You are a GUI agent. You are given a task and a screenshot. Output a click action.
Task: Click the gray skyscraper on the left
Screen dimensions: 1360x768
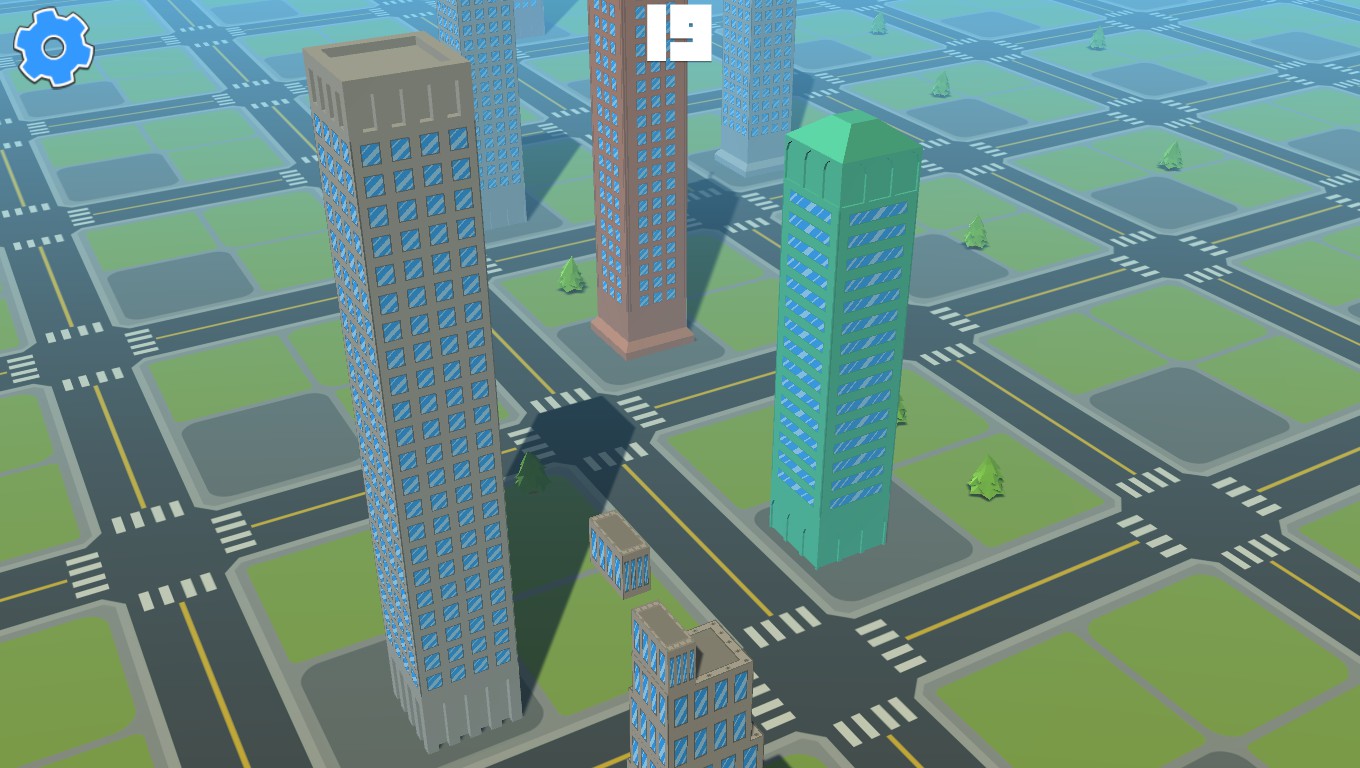tap(410, 400)
